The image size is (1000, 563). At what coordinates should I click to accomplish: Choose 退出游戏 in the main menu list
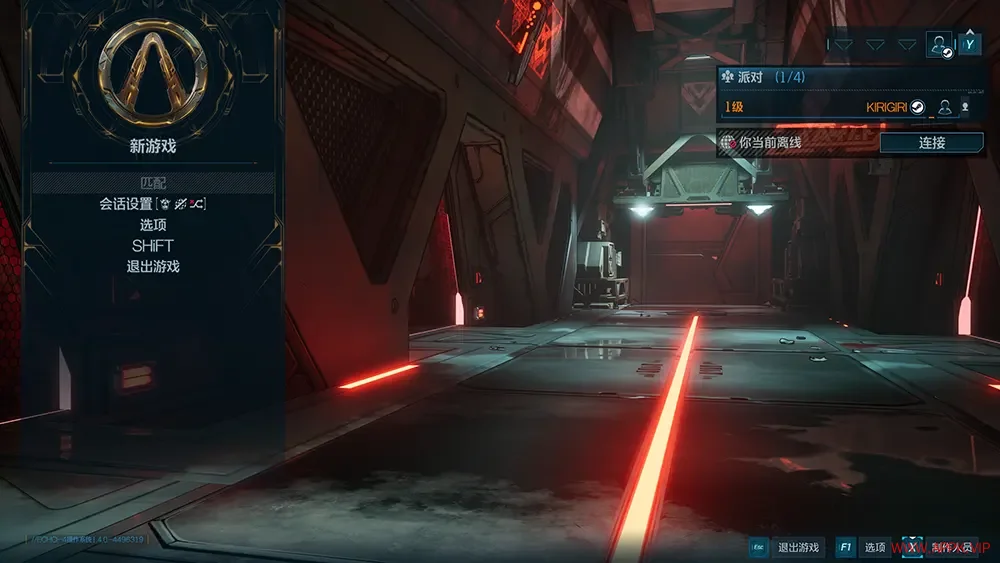153,267
